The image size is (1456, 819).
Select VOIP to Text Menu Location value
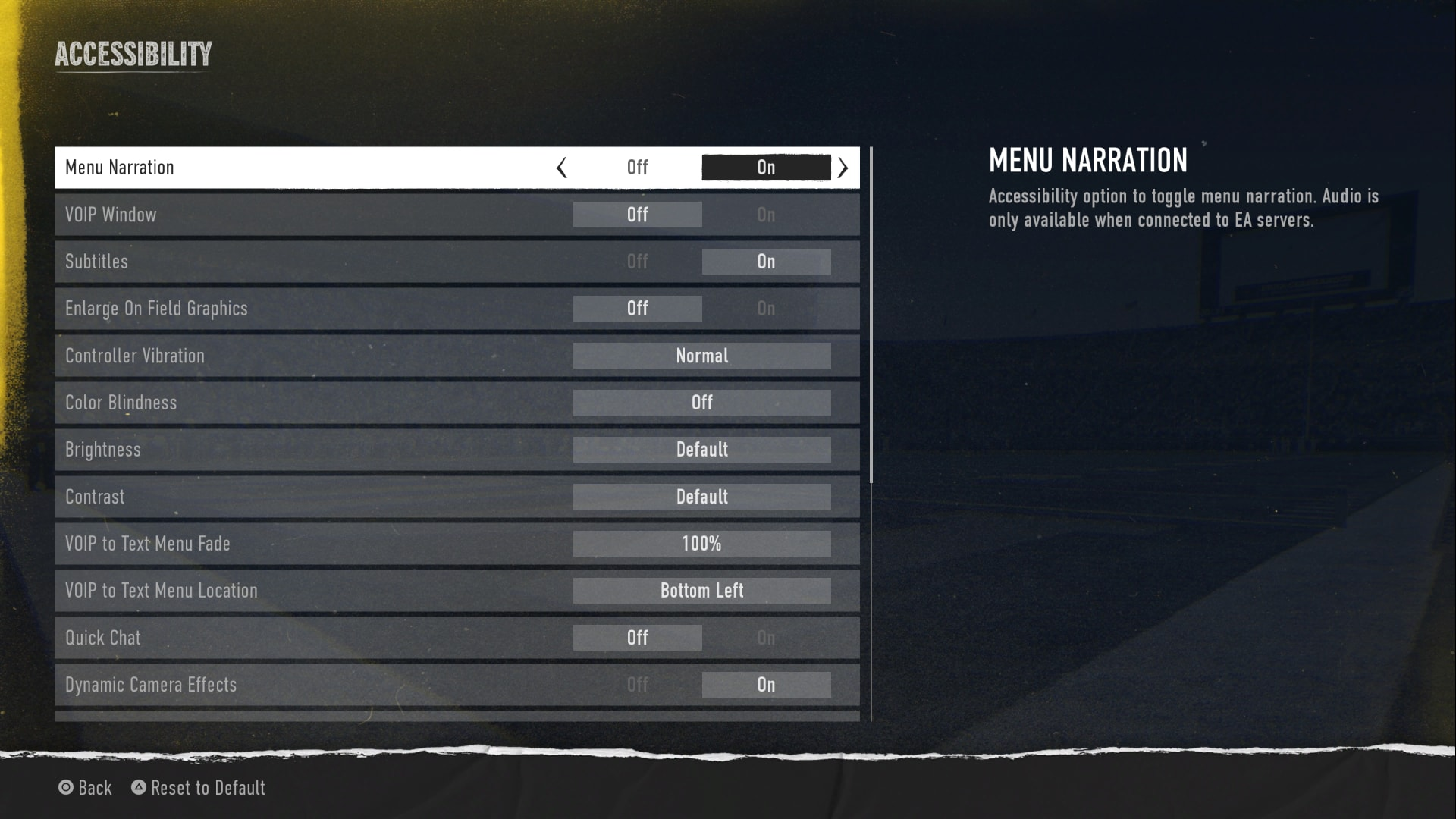tap(701, 591)
